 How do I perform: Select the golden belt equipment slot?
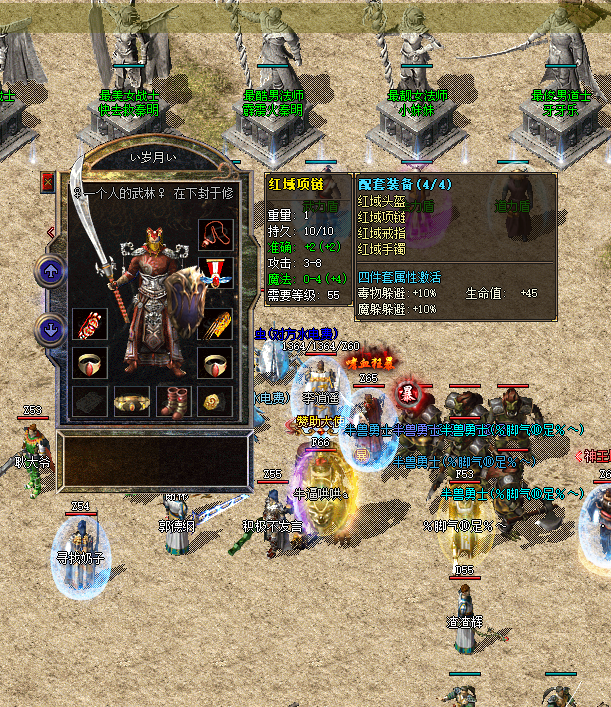tap(132, 402)
